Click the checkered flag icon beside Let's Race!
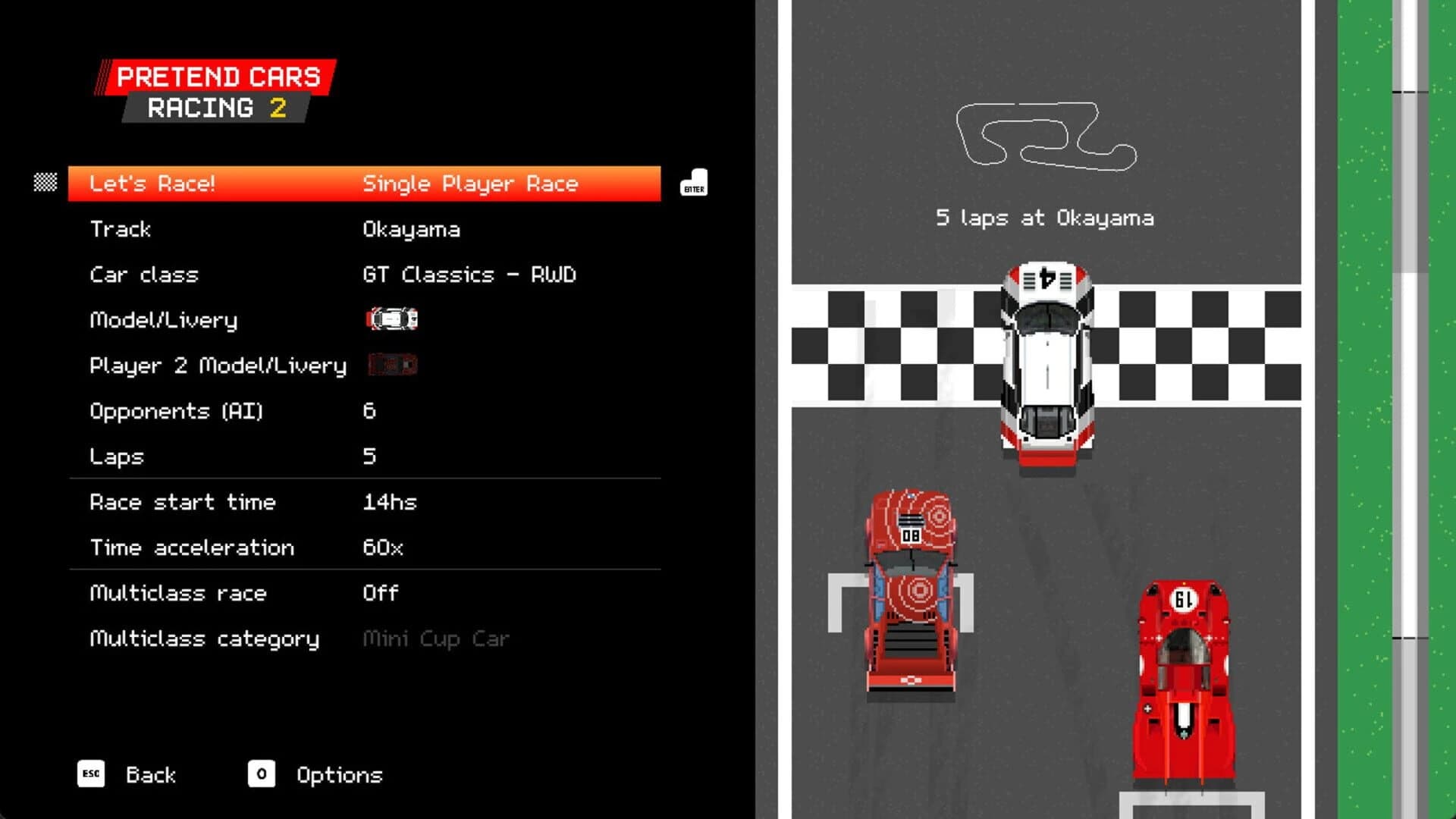Viewport: 1456px width, 819px height. click(x=45, y=183)
